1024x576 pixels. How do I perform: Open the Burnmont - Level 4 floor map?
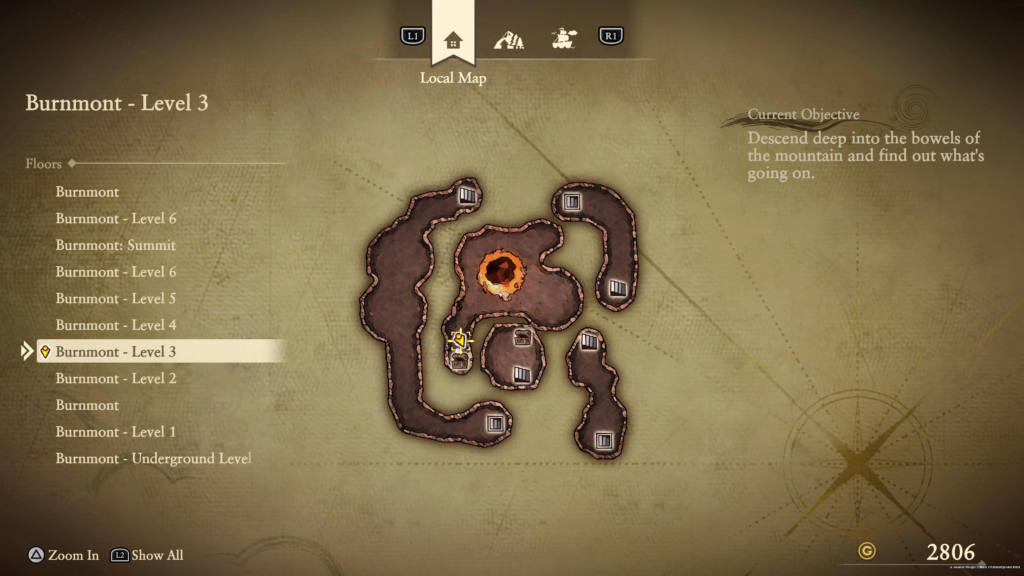116,325
